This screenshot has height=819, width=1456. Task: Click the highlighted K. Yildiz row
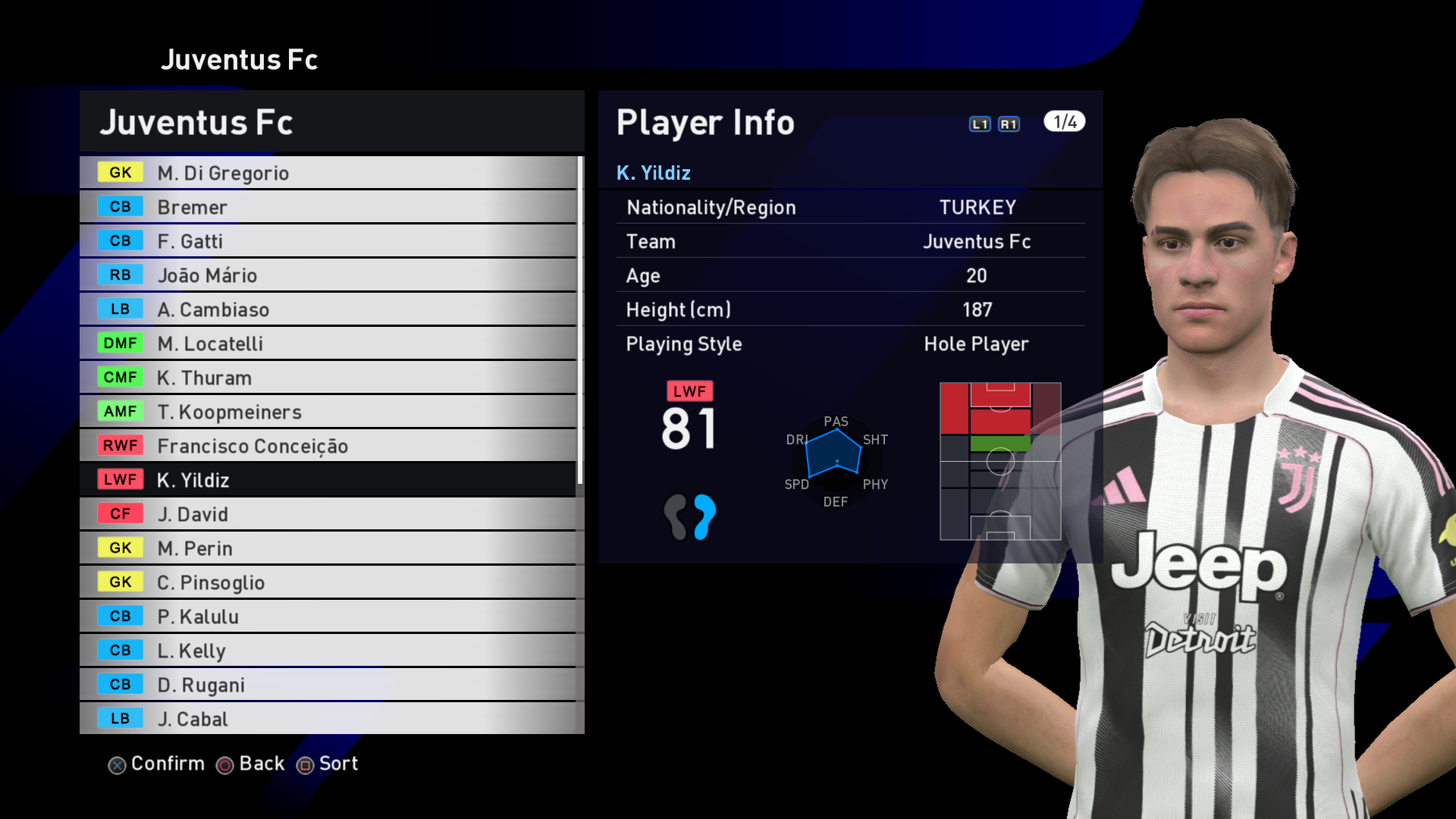click(328, 480)
